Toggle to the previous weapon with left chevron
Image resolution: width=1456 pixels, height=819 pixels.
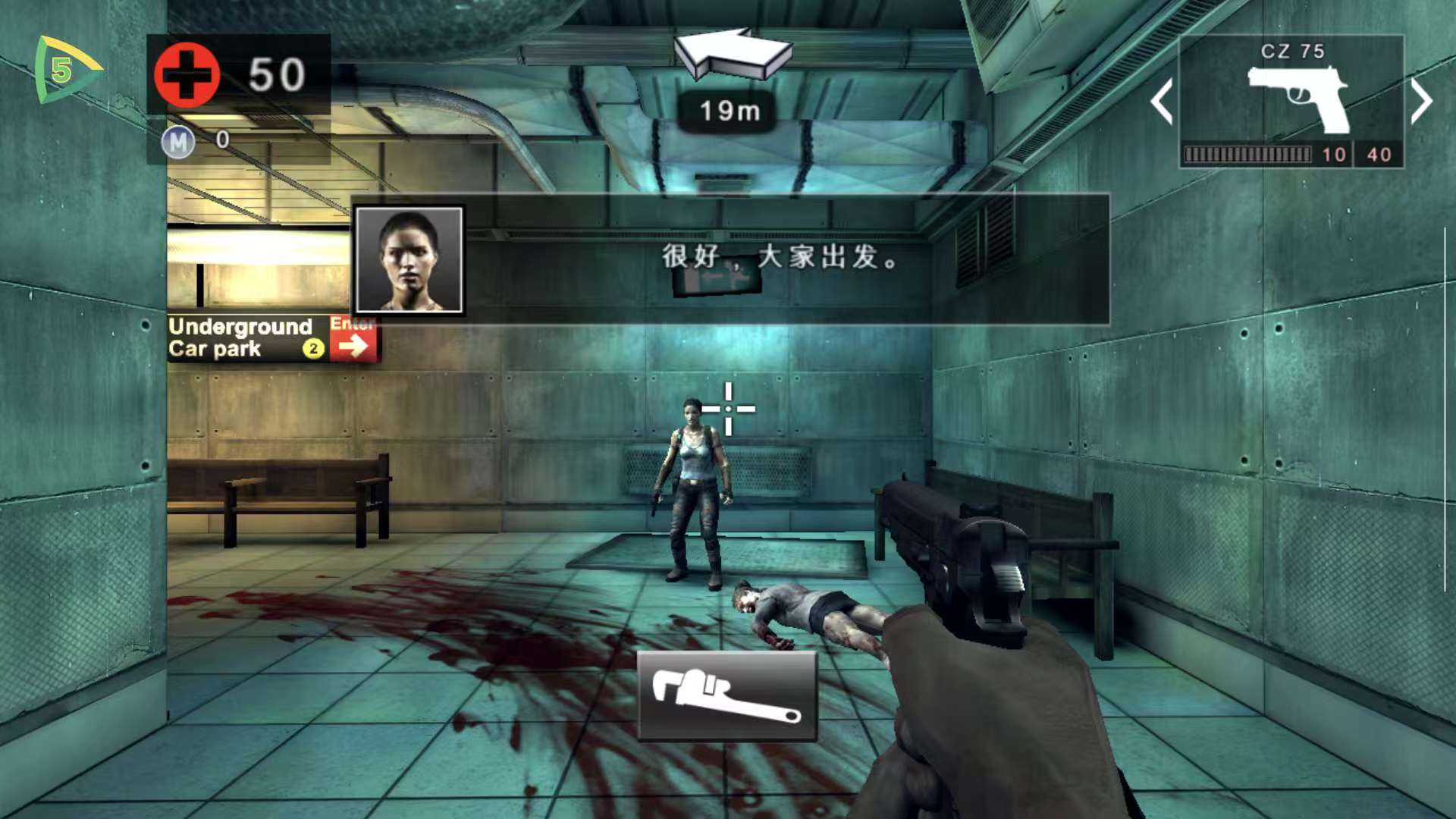[1163, 102]
